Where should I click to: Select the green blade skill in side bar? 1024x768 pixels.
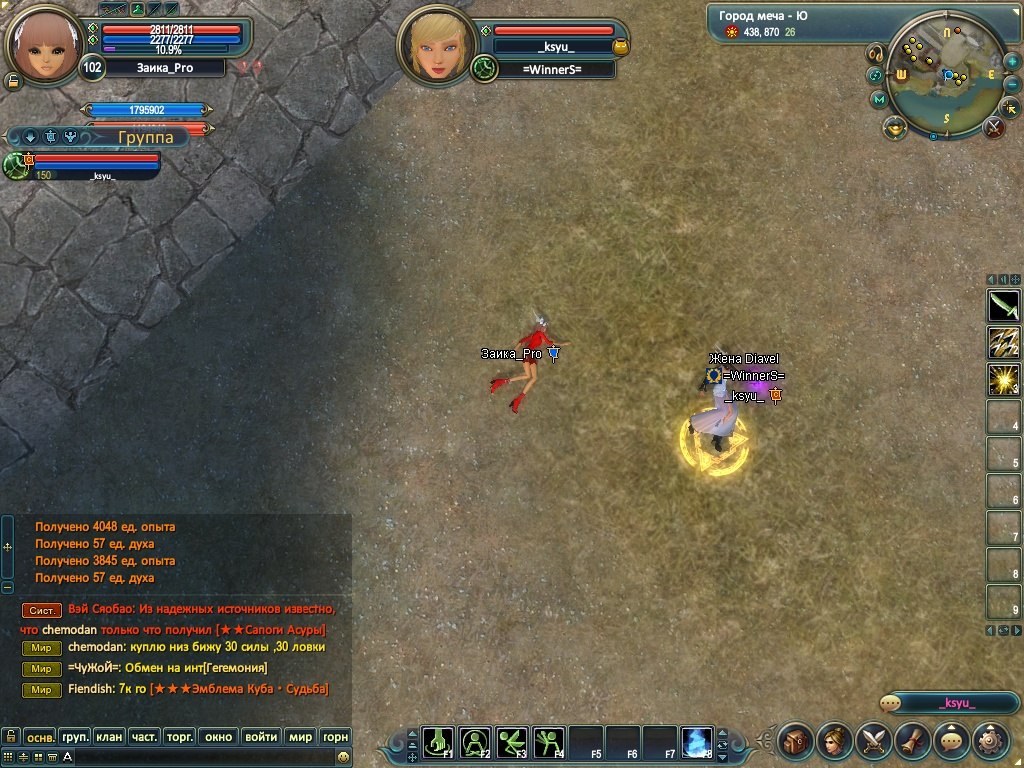pyautogui.click(x=1003, y=306)
